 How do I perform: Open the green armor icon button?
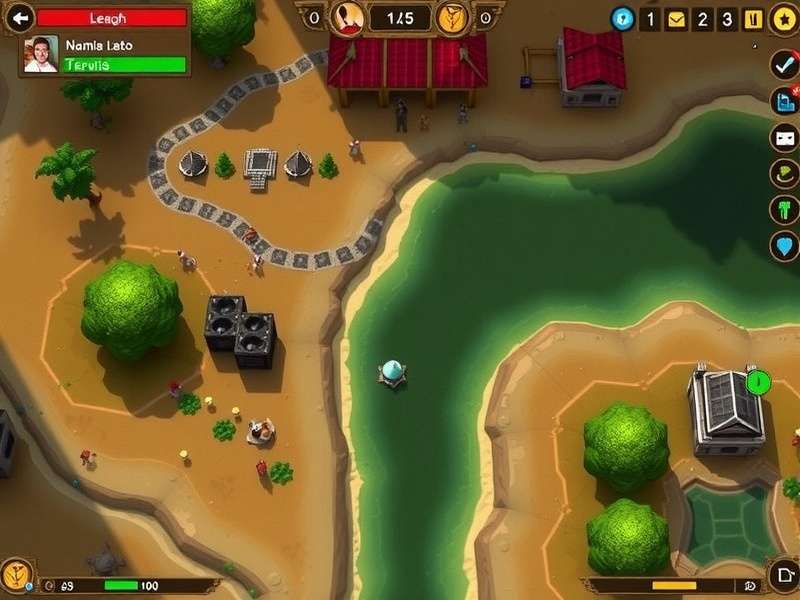point(784,210)
